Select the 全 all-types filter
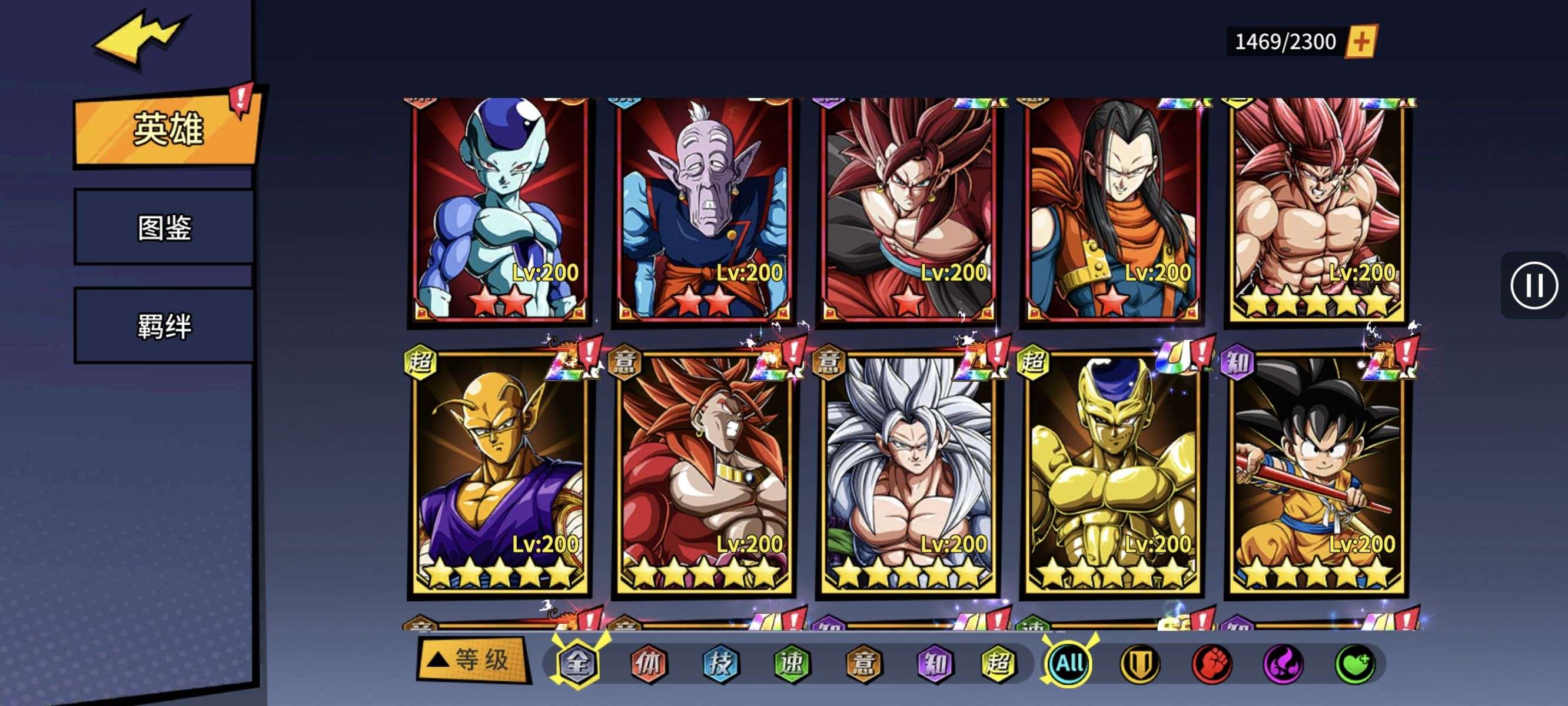Image resolution: width=1568 pixels, height=706 pixels. [577, 664]
